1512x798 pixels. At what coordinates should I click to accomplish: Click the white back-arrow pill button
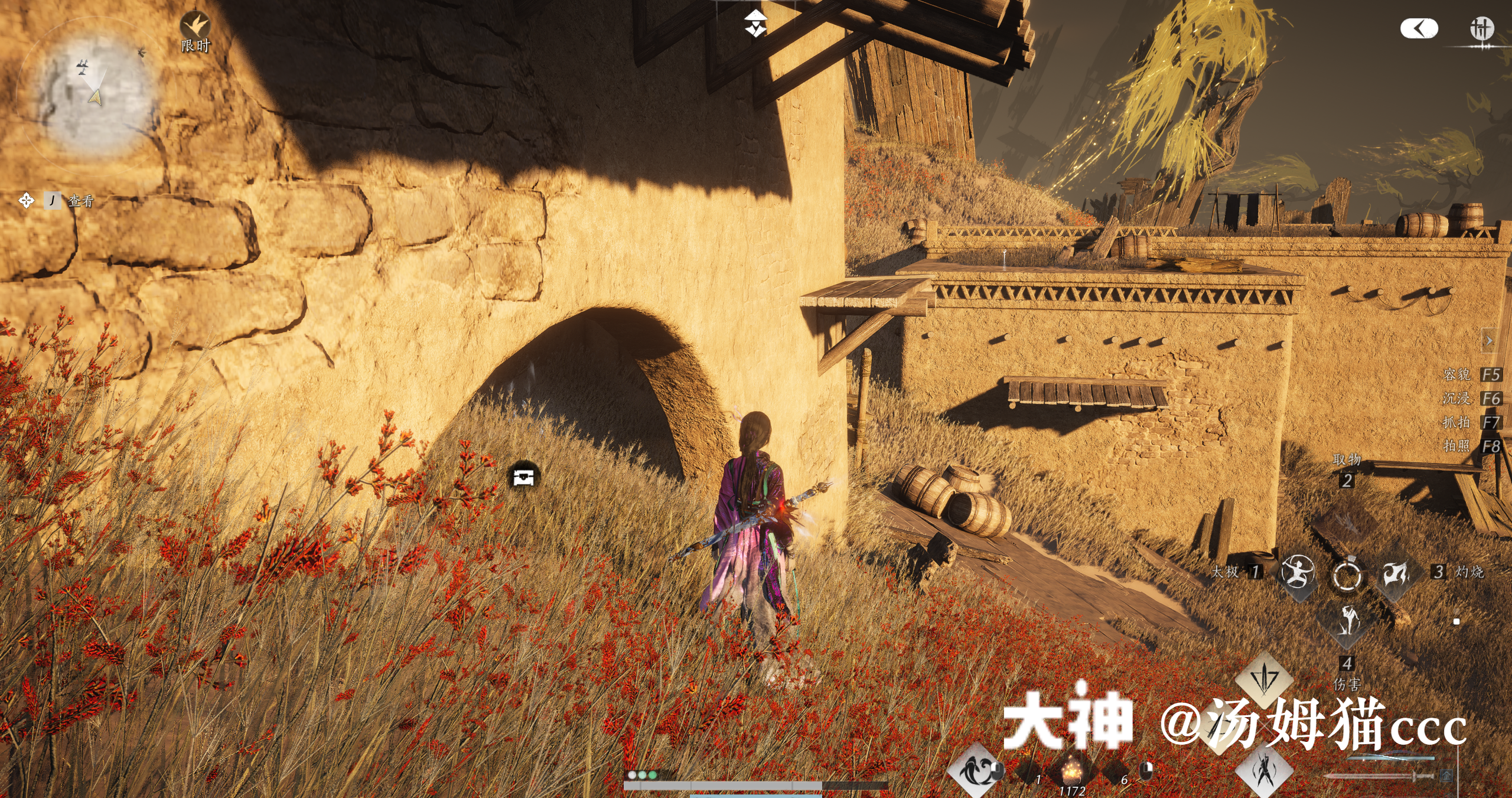tap(1419, 28)
